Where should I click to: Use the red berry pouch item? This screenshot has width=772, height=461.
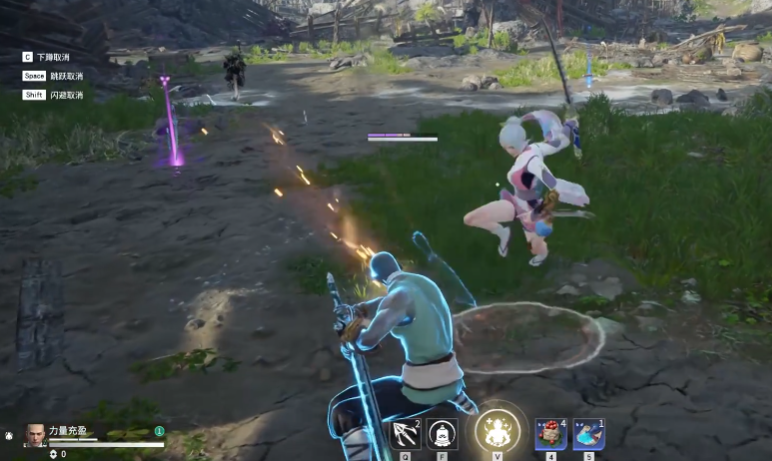[x=550, y=433]
